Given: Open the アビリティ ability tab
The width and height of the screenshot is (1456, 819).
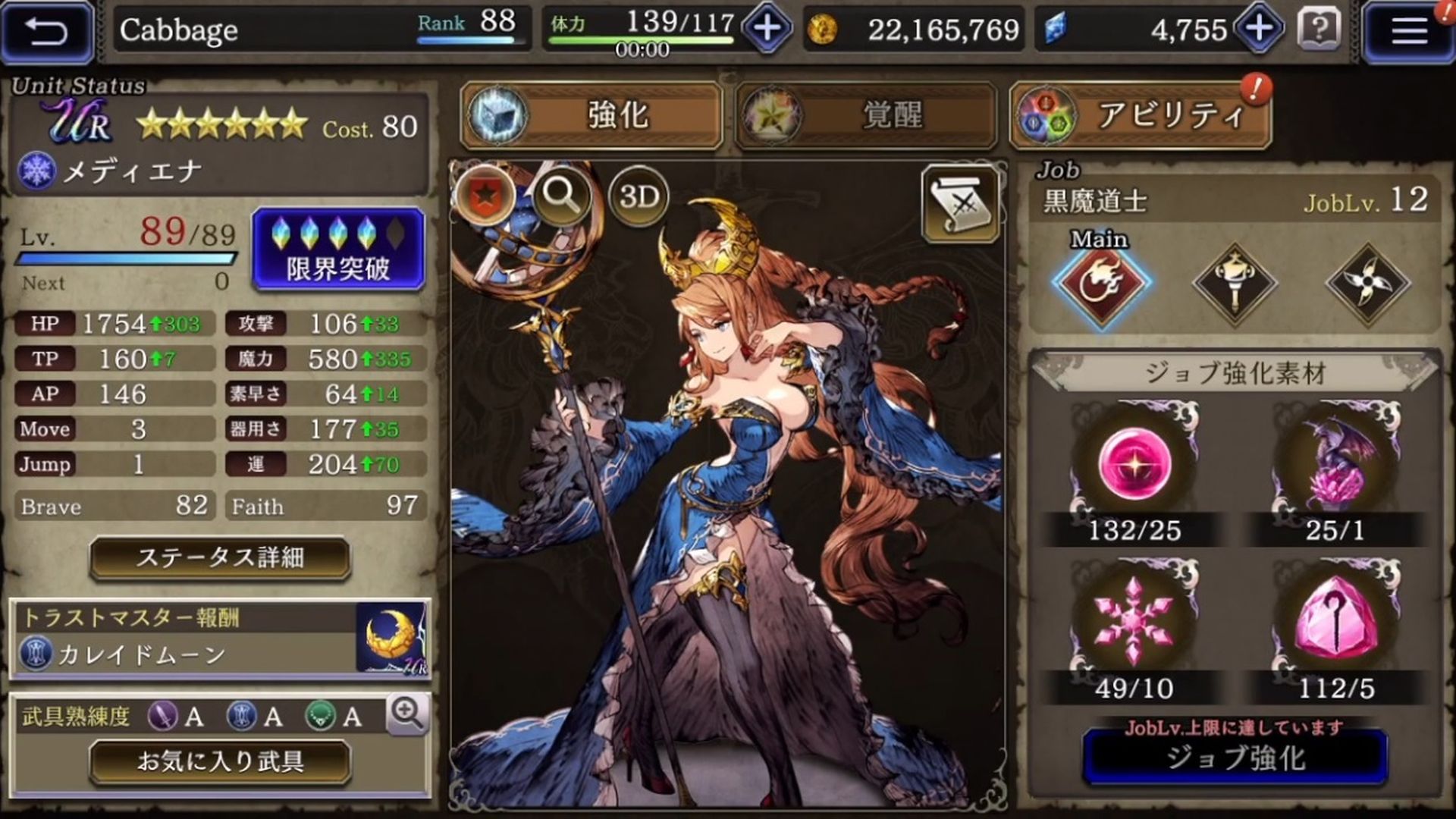Looking at the screenshot, I should pyautogui.click(x=1140, y=115).
